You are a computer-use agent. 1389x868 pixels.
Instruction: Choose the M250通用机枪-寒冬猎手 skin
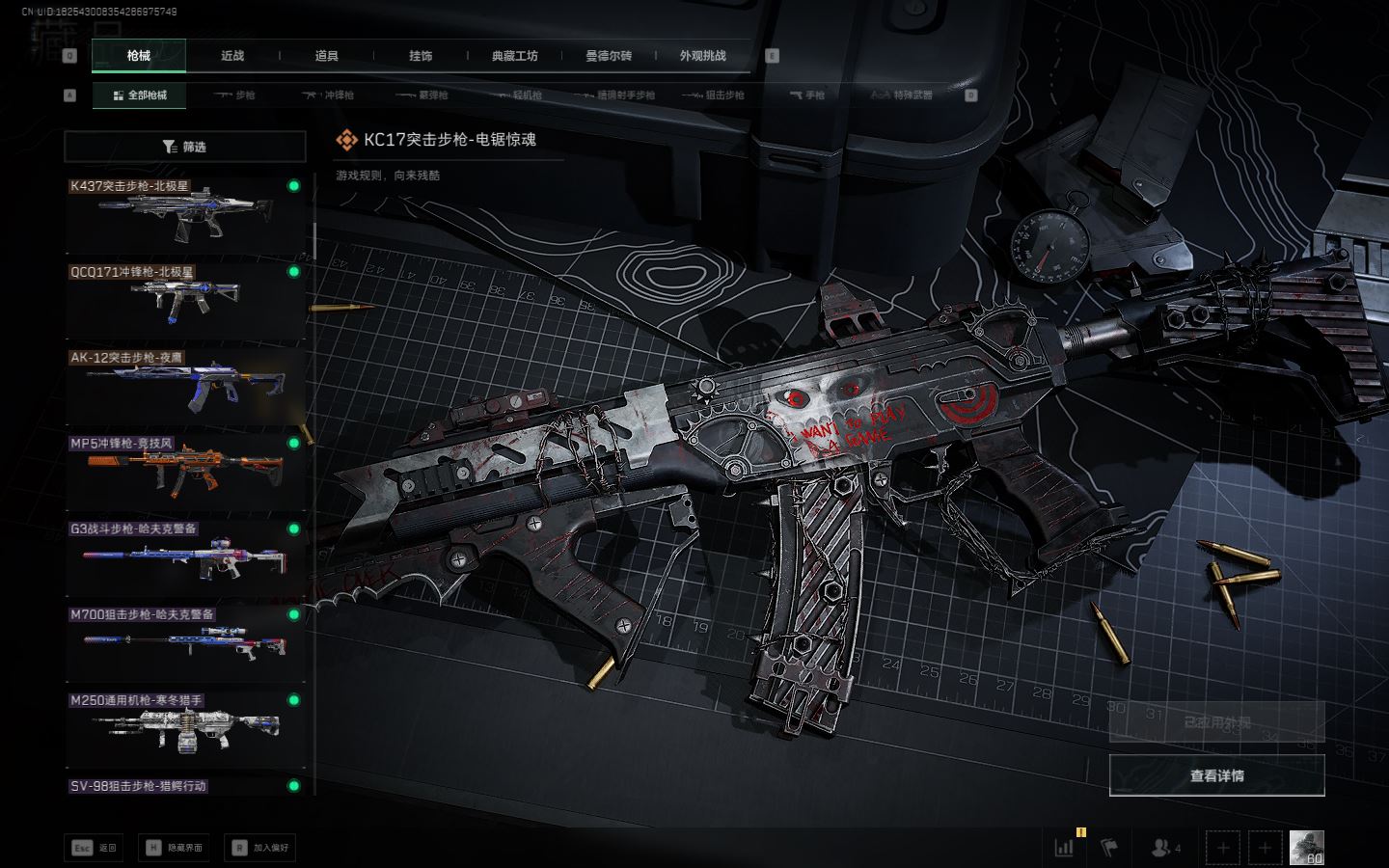[x=185, y=728]
